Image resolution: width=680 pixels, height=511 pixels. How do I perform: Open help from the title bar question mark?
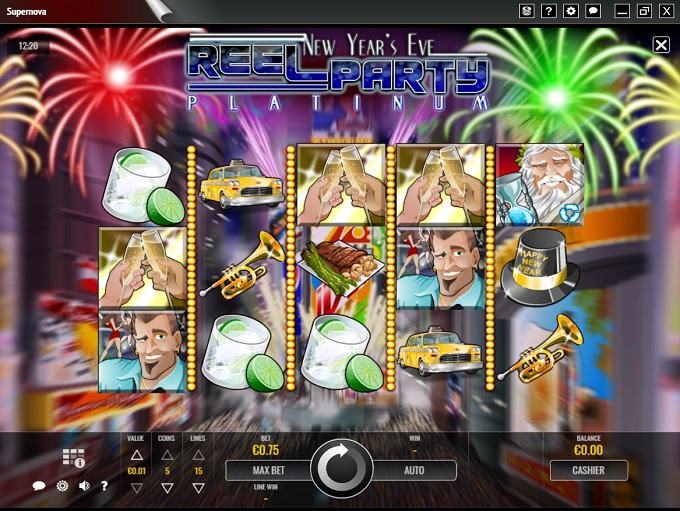coord(549,11)
